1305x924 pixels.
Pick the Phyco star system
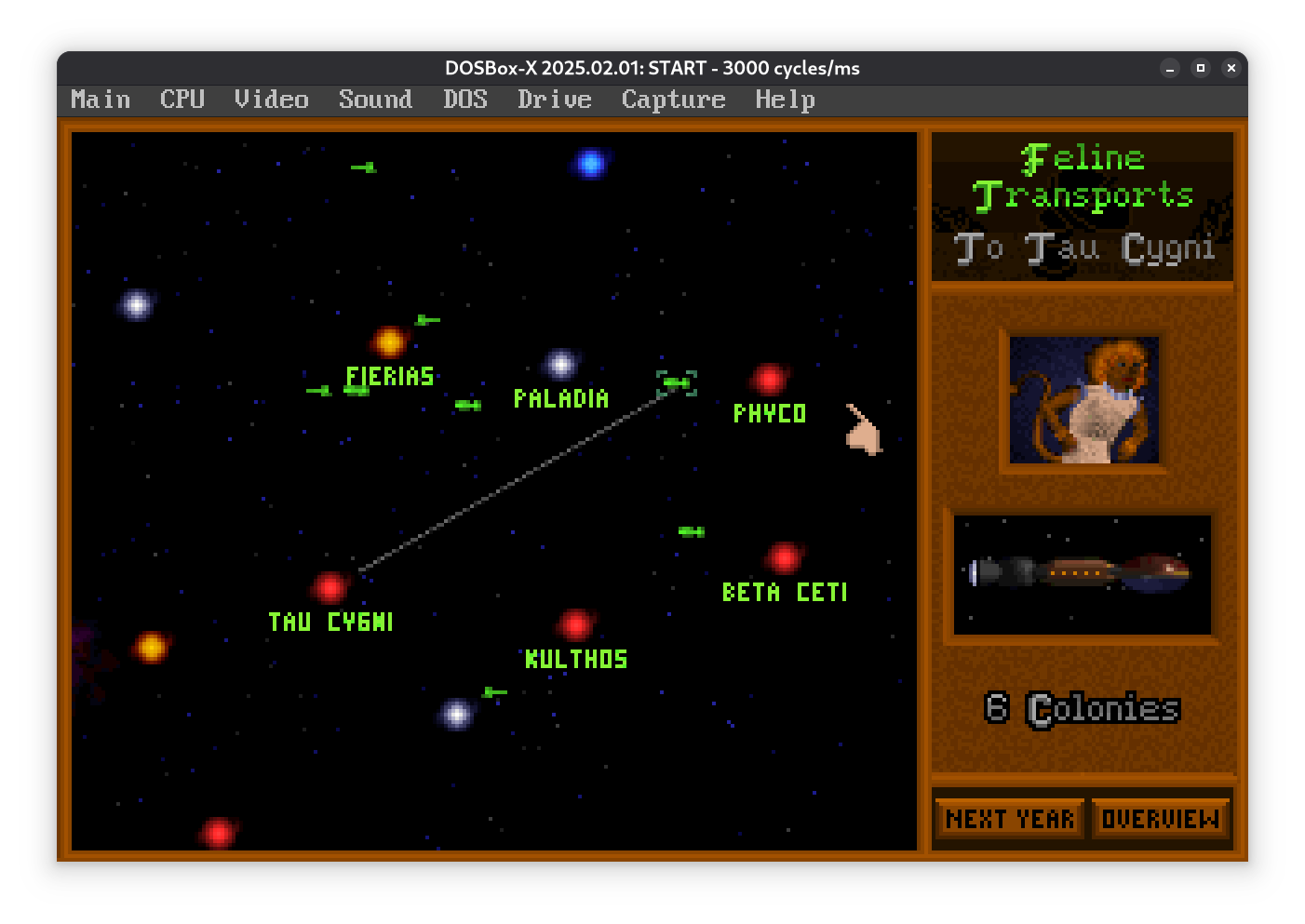[x=769, y=379]
